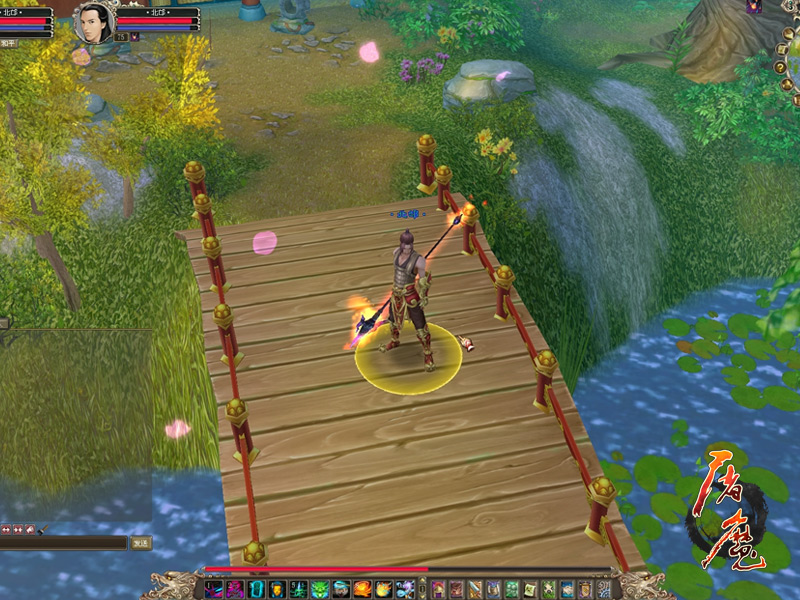Open the pale green scroll menu icon
Image resolution: width=800 pixels, height=600 pixels.
coord(531,589)
